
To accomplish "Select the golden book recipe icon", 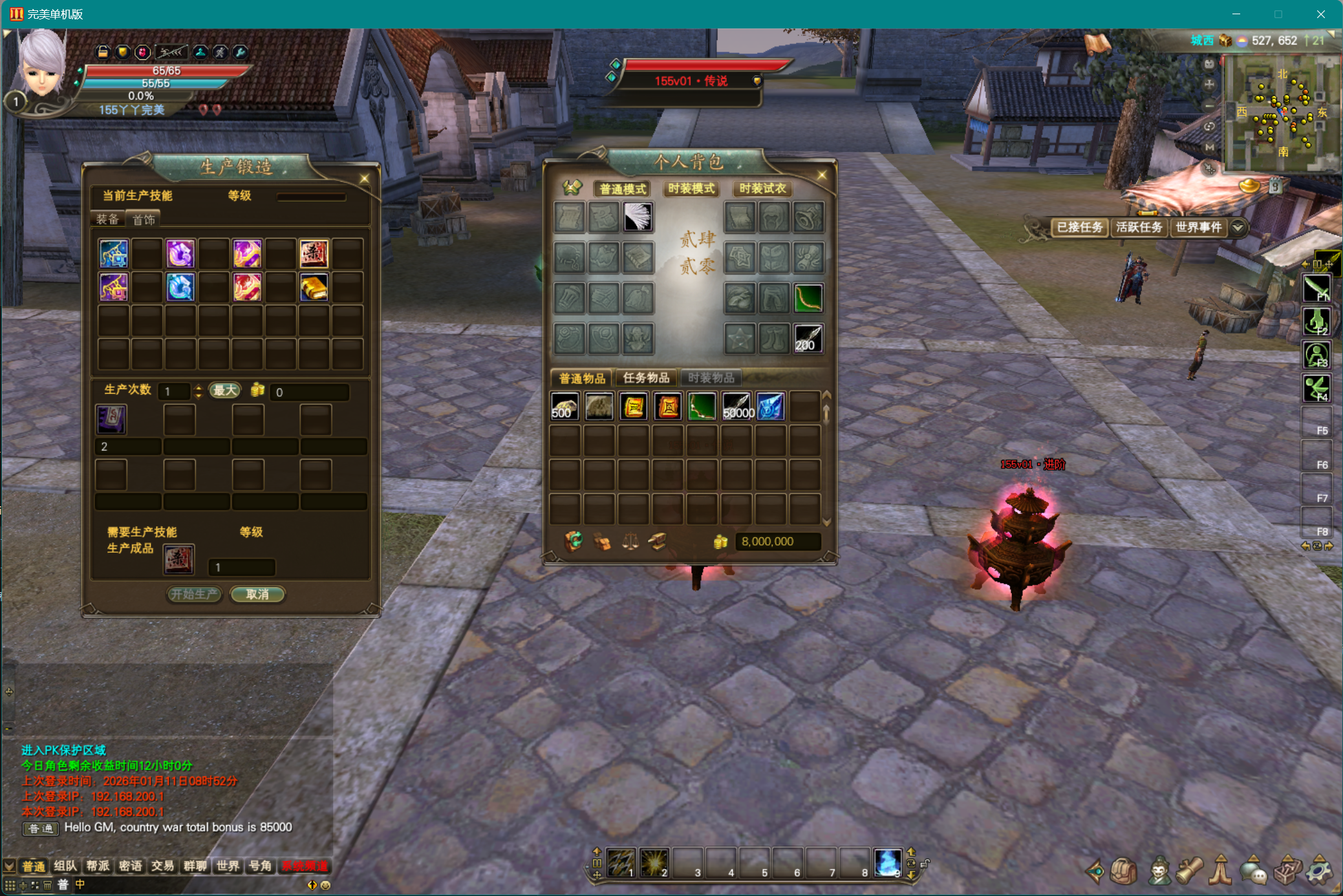I will (314, 288).
